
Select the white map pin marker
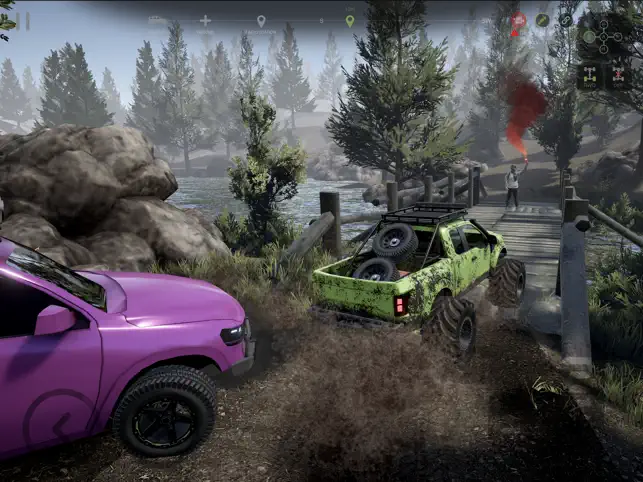261,20
